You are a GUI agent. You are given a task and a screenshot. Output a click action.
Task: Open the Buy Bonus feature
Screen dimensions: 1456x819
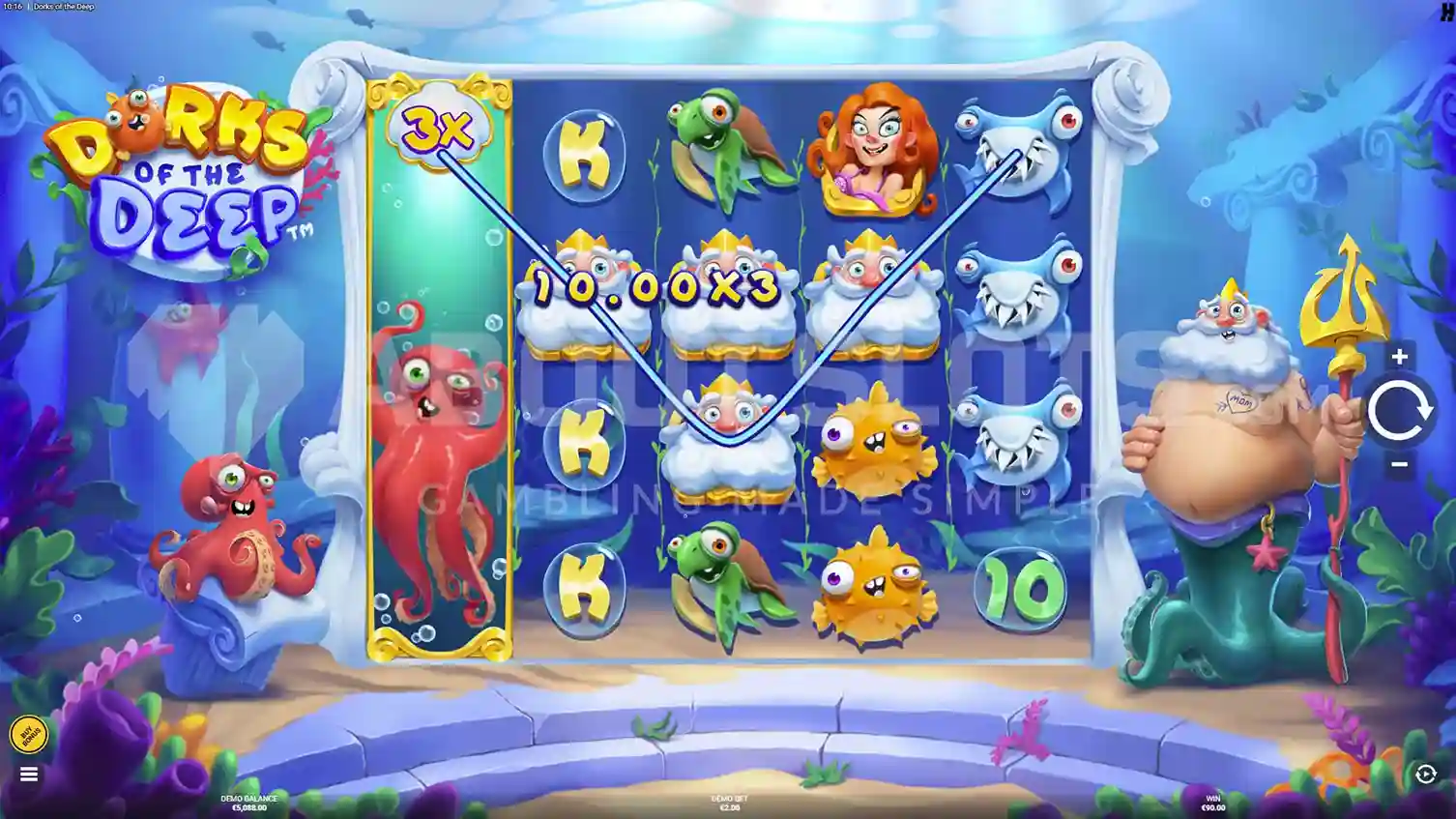(x=28, y=735)
